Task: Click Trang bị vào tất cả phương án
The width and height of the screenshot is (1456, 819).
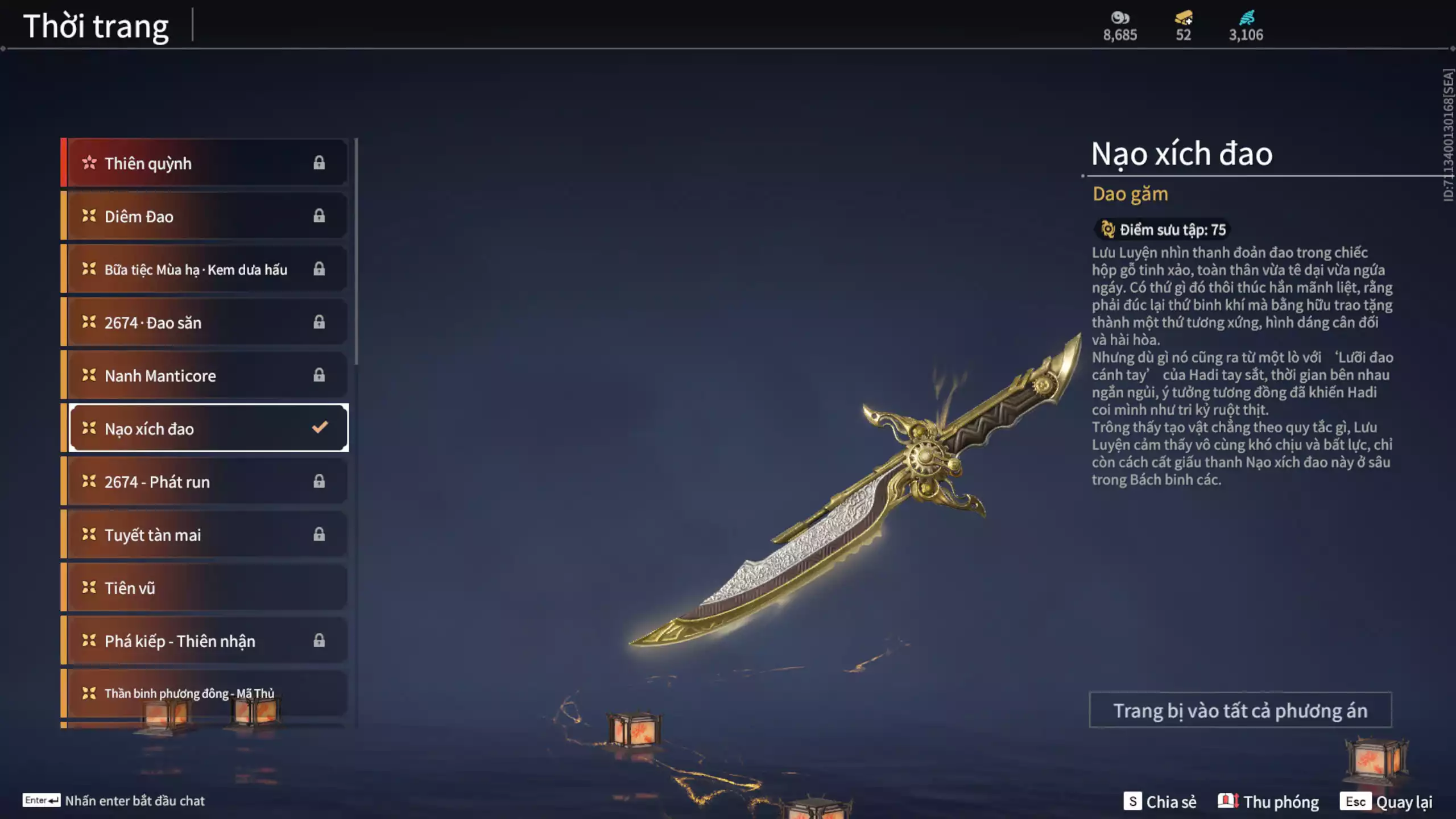Action: pos(1240,710)
